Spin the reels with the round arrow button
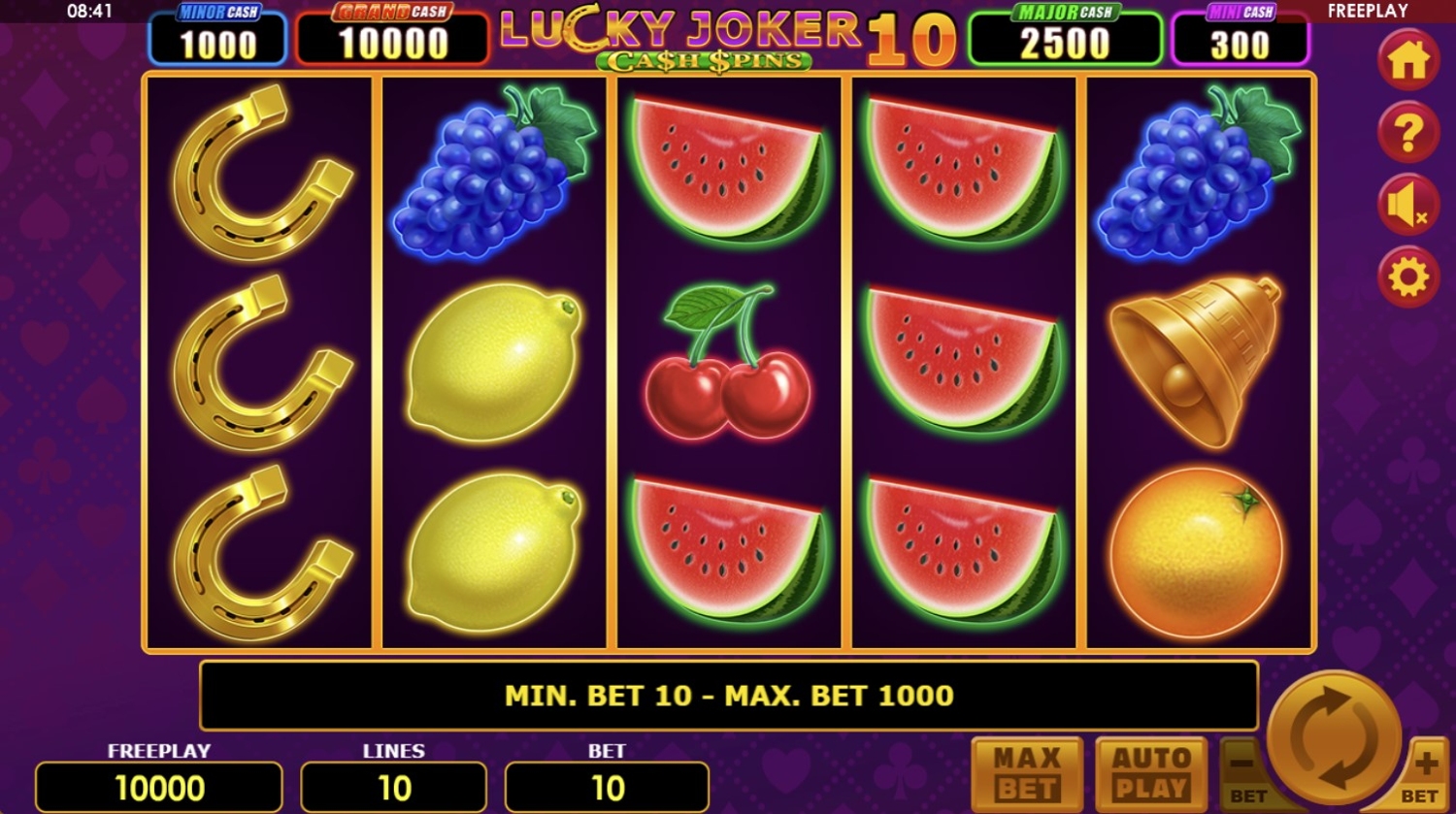Screen dimensions: 1456x814 (x=1334, y=737)
